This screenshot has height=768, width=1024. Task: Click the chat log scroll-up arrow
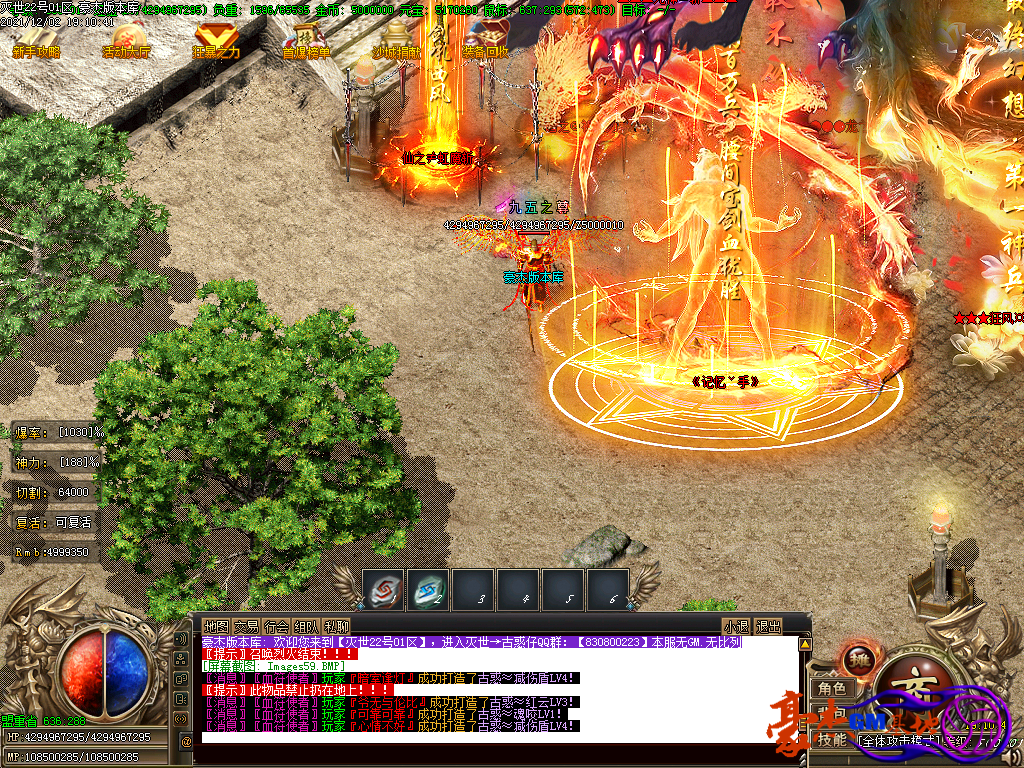(804, 644)
